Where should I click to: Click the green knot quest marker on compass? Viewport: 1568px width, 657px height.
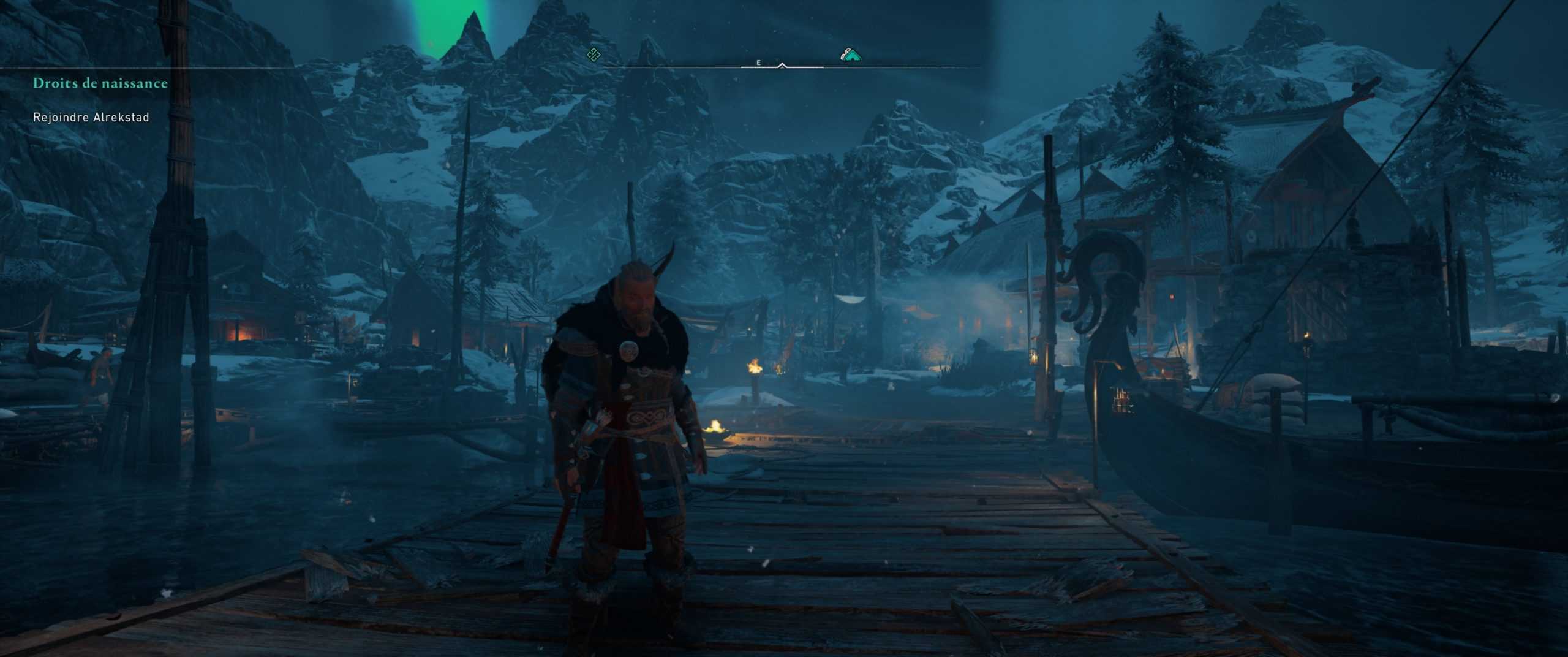(593, 55)
